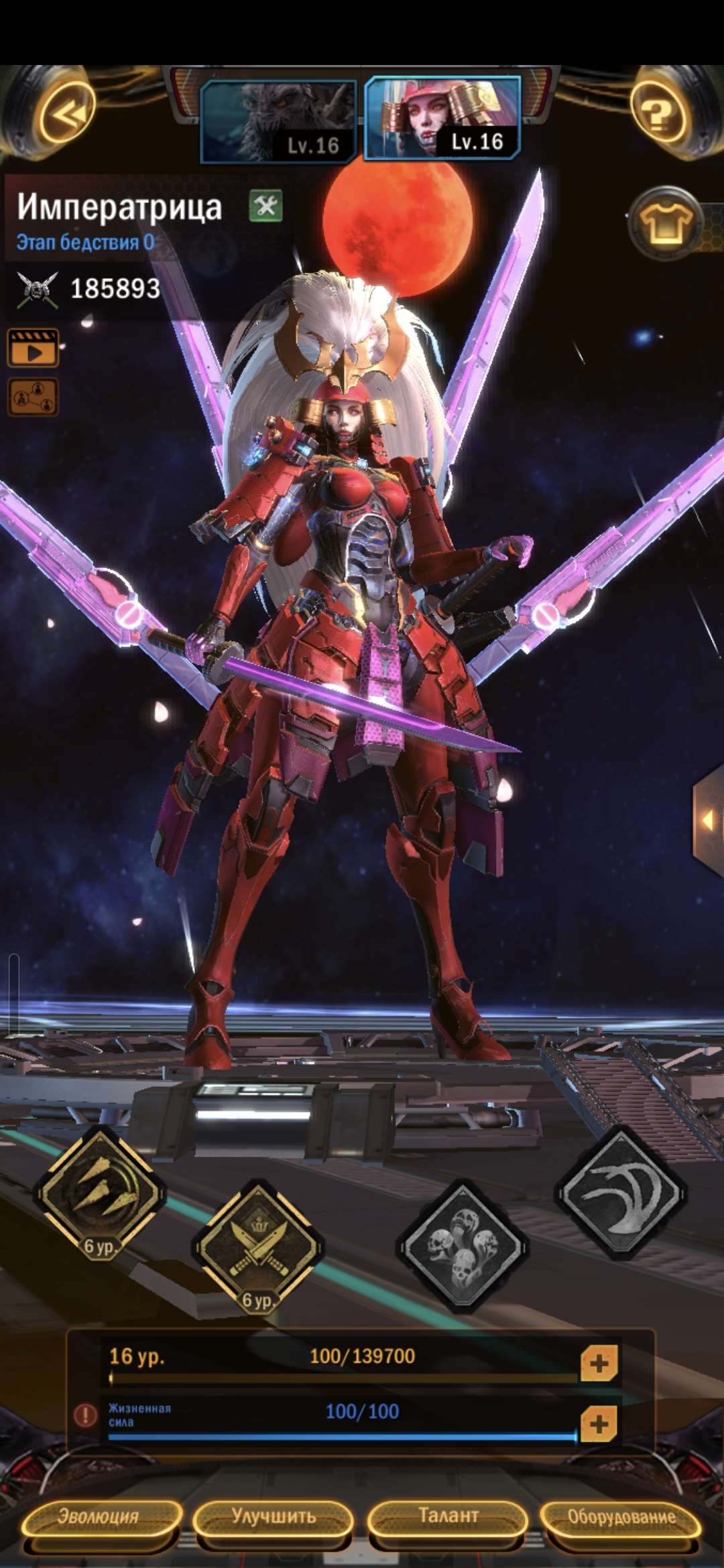Open the Эволюция menu
724x1568 pixels.
[x=99, y=1517]
